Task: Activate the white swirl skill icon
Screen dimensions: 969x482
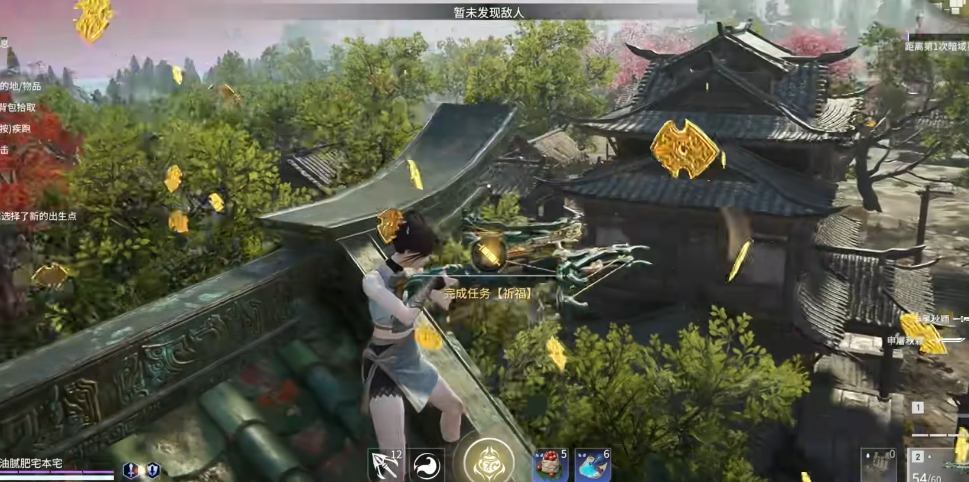Action: point(427,465)
